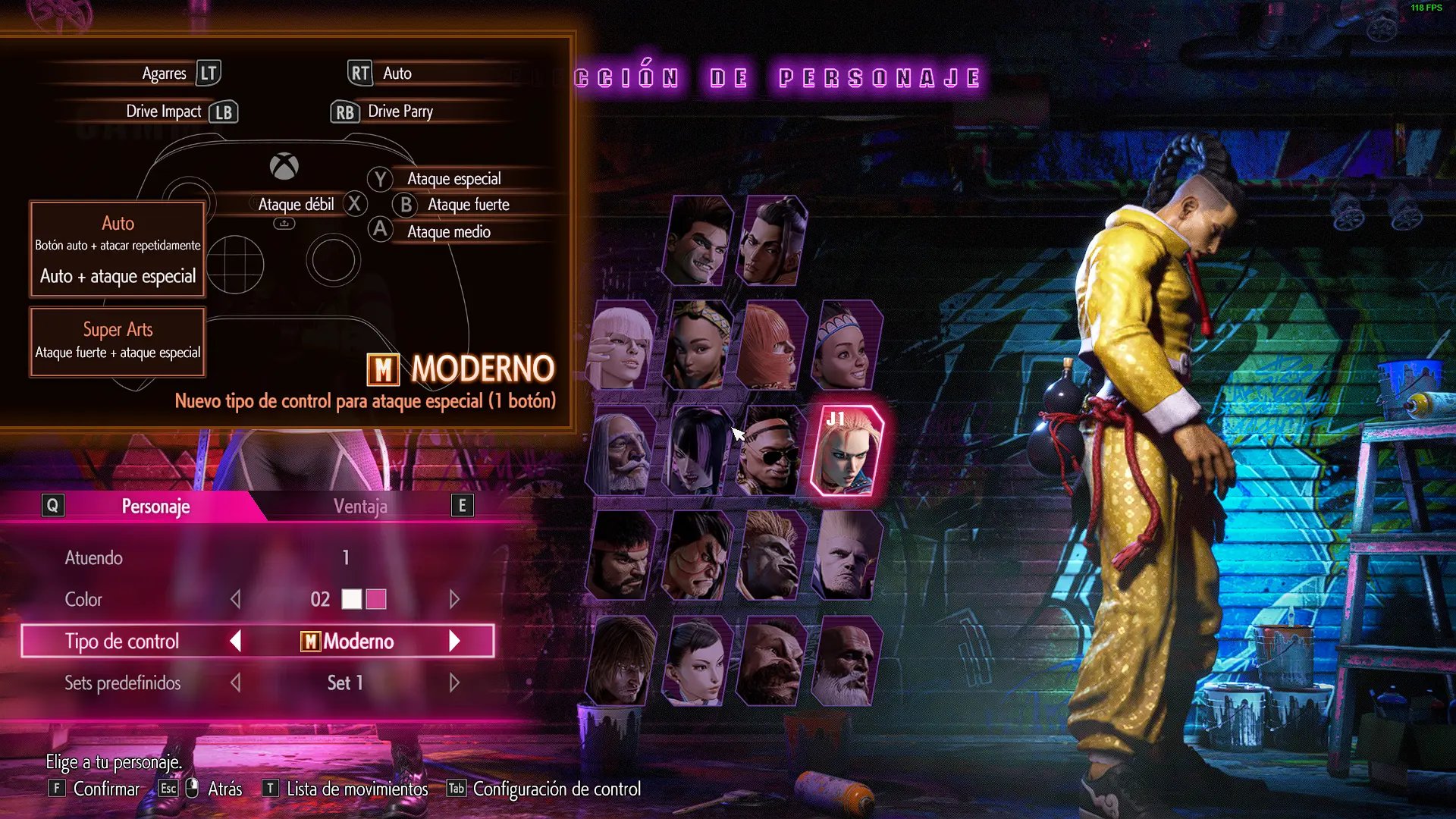
Task: Switch to the Ventaja tab
Action: tap(360, 507)
